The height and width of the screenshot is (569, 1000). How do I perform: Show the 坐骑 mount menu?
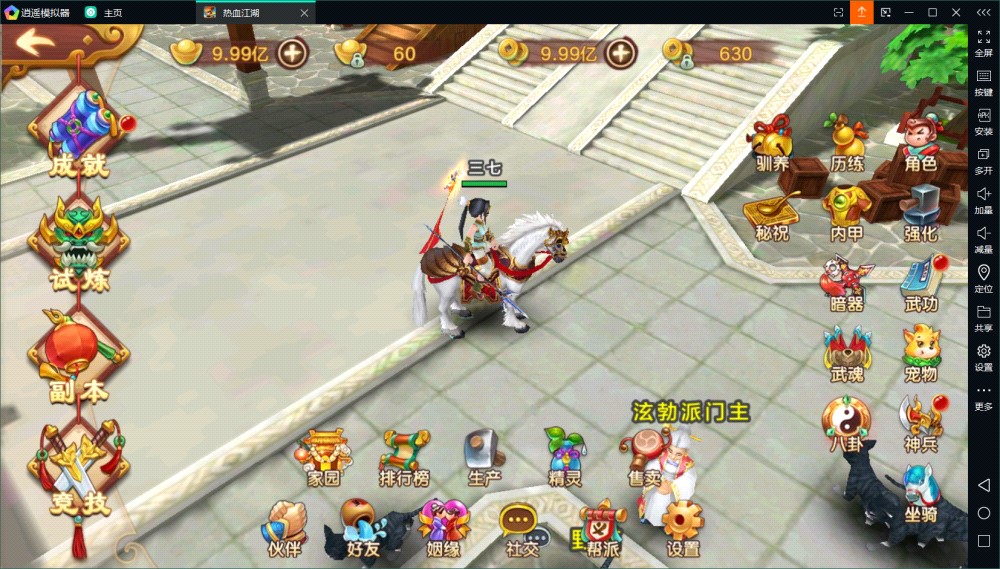[x=920, y=494]
